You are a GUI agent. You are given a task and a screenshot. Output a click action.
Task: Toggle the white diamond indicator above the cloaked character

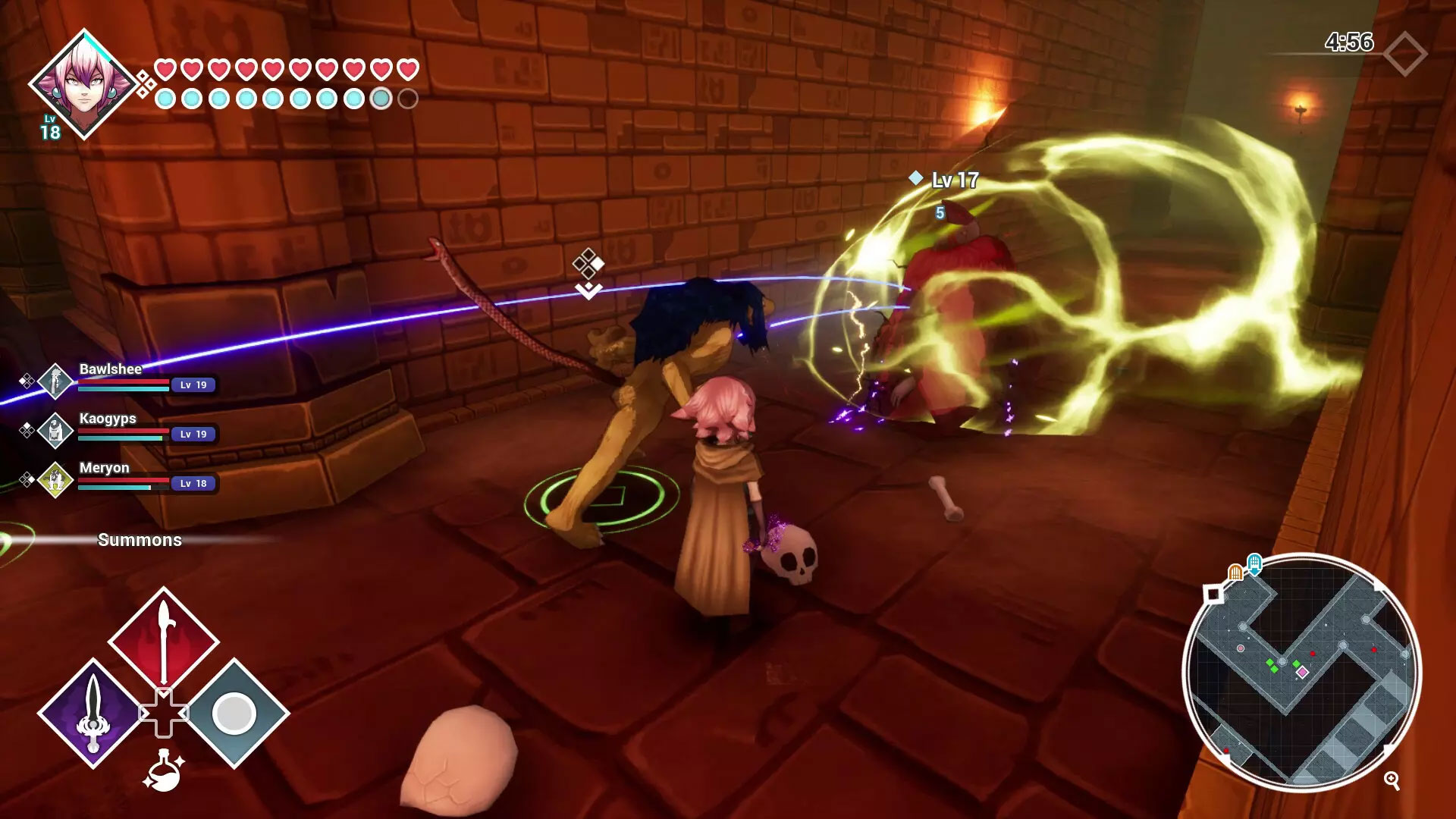point(588,264)
